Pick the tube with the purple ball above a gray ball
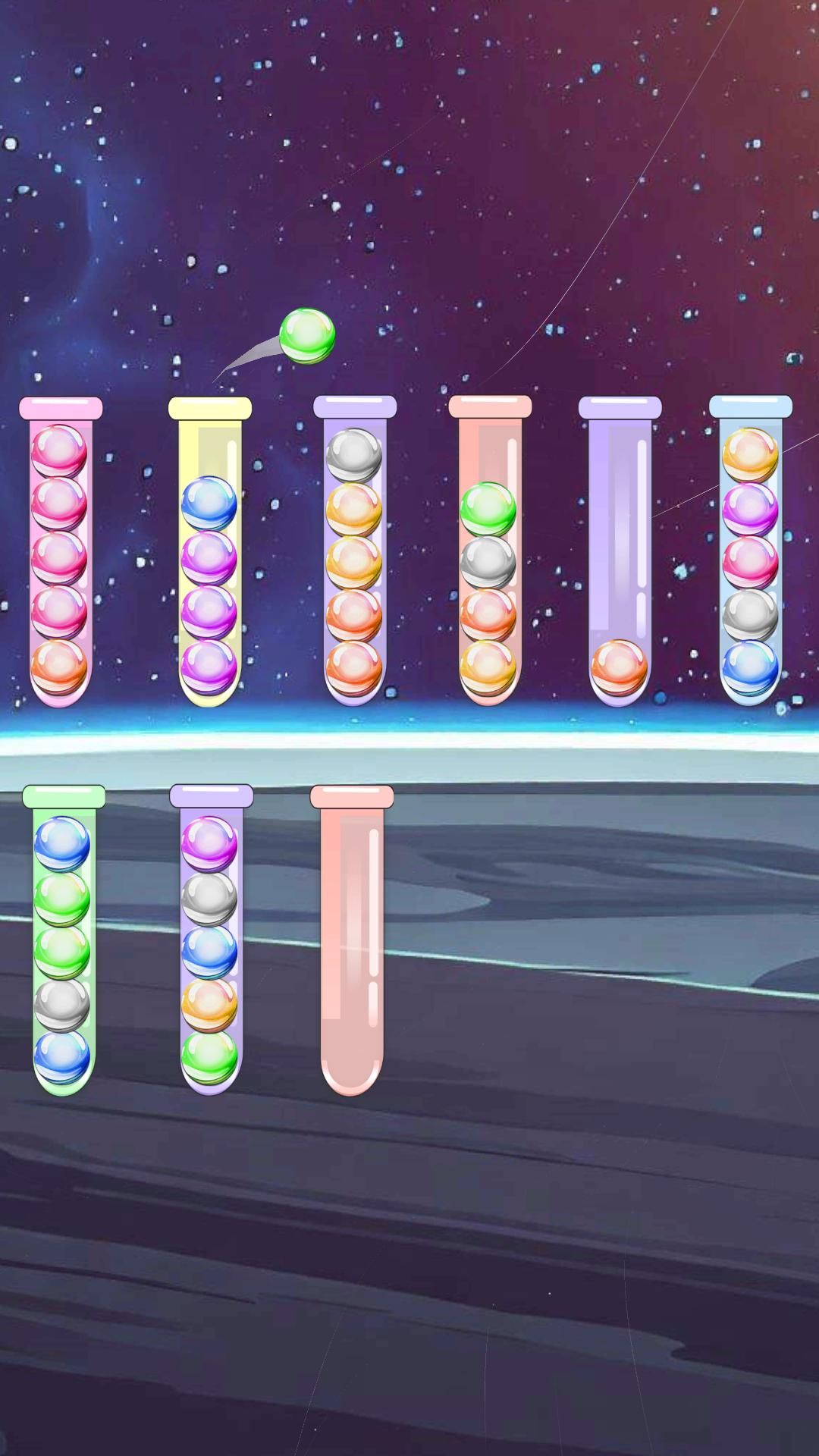This screenshot has height=1456, width=819. [x=210, y=940]
